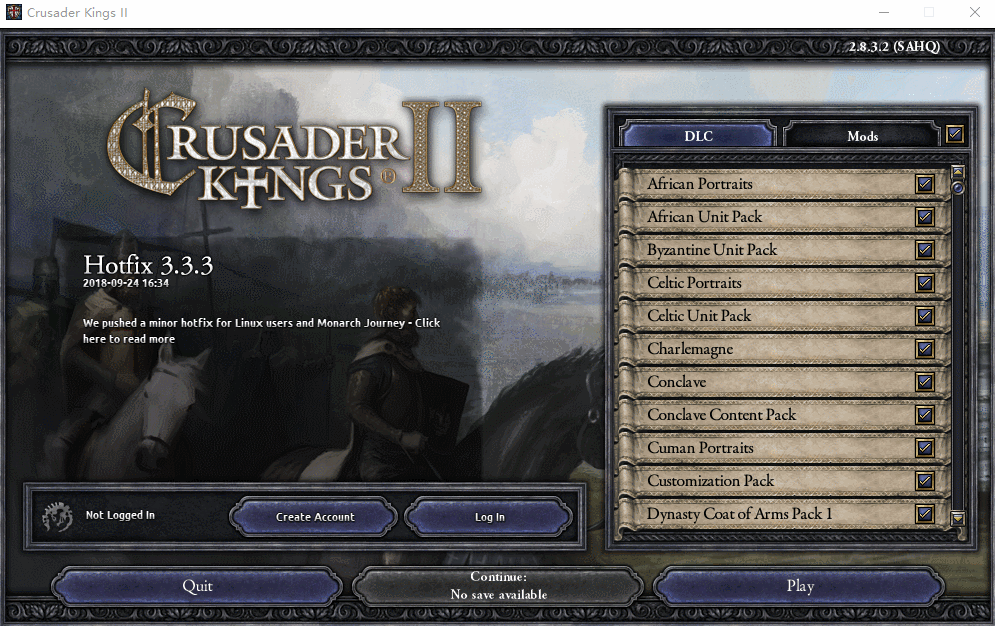Uncheck the Conclave Content Pack
The width and height of the screenshot is (995, 626).
point(925,415)
